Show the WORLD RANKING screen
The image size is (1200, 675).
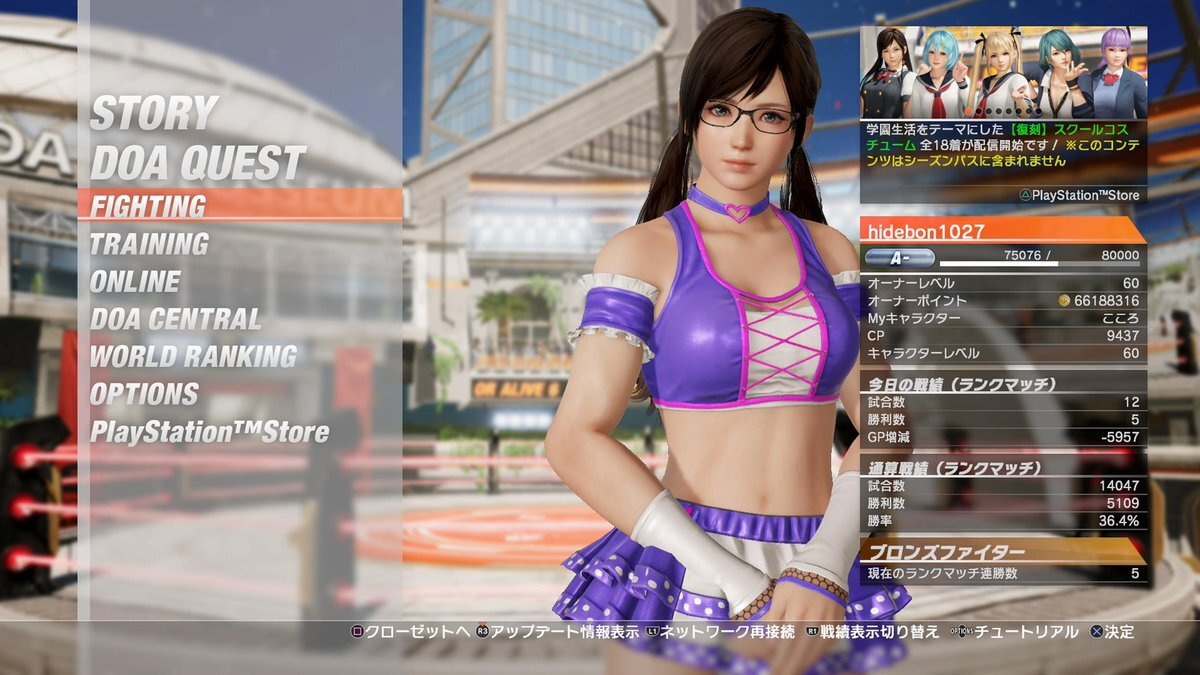pyautogui.click(x=193, y=356)
